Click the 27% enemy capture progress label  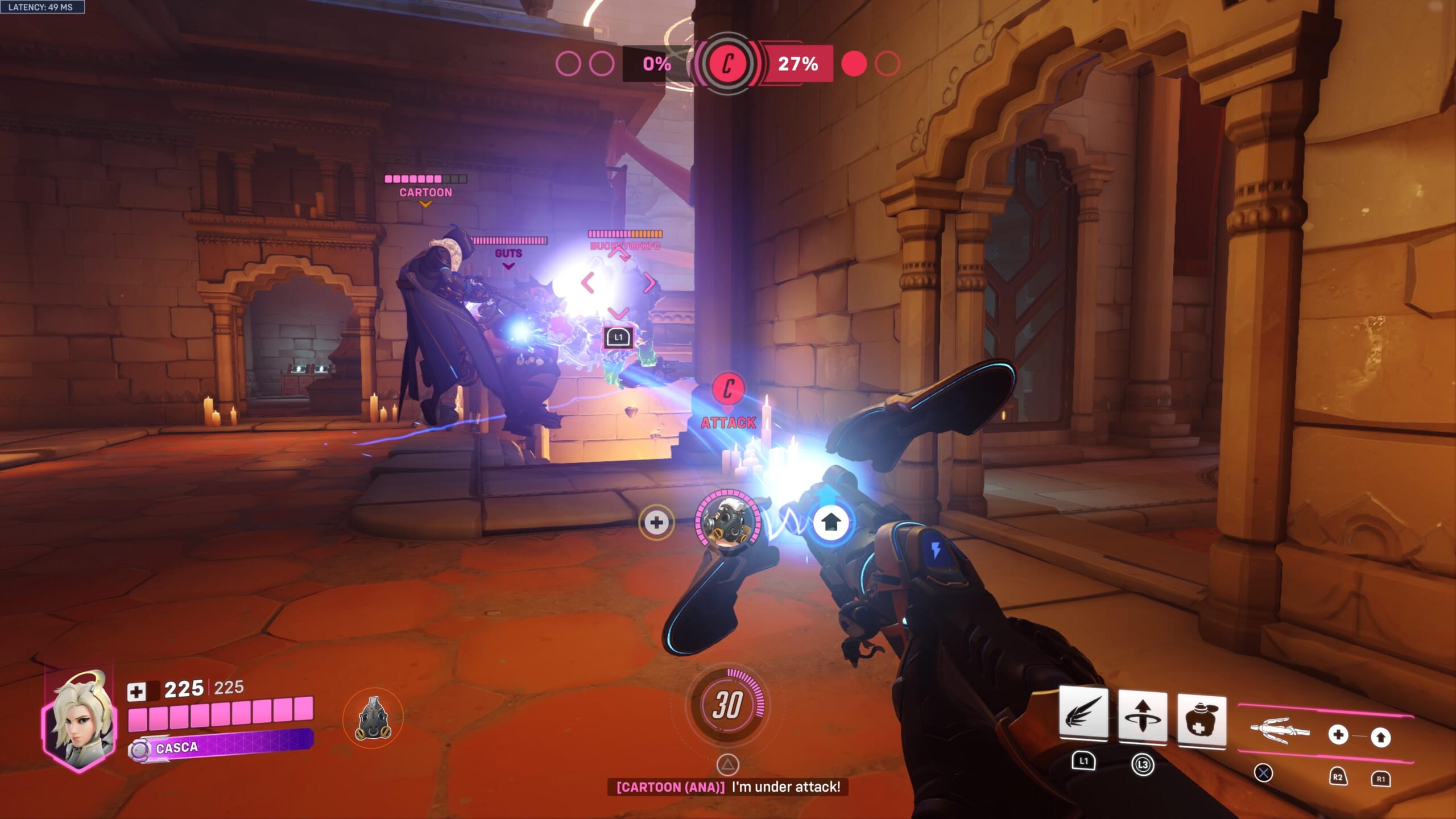click(x=799, y=64)
